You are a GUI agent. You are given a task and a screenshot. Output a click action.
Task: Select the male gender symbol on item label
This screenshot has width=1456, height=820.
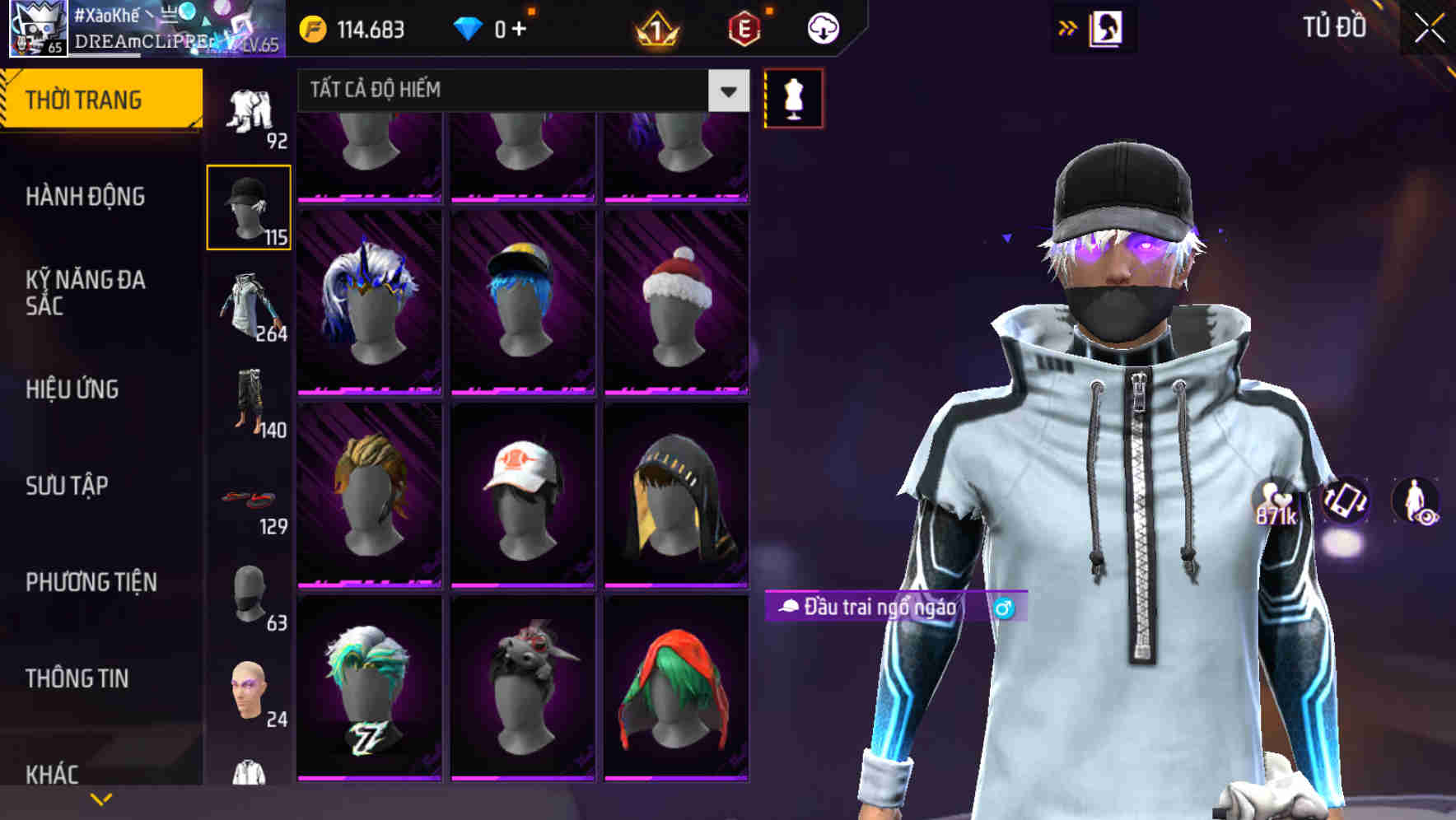pyautogui.click(x=1003, y=609)
